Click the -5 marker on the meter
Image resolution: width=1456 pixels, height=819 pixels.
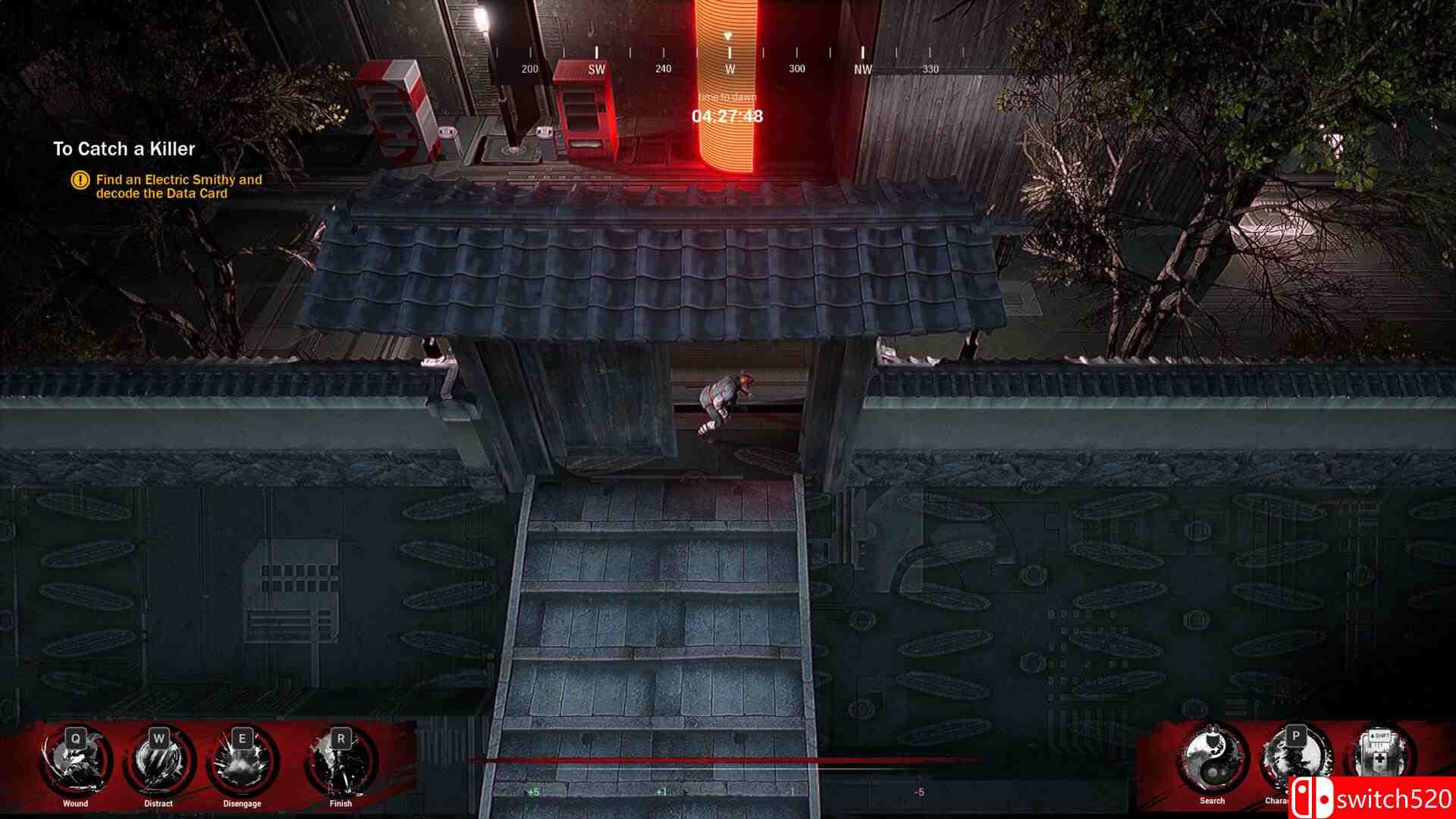pyautogui.click(x=921, y=790)
